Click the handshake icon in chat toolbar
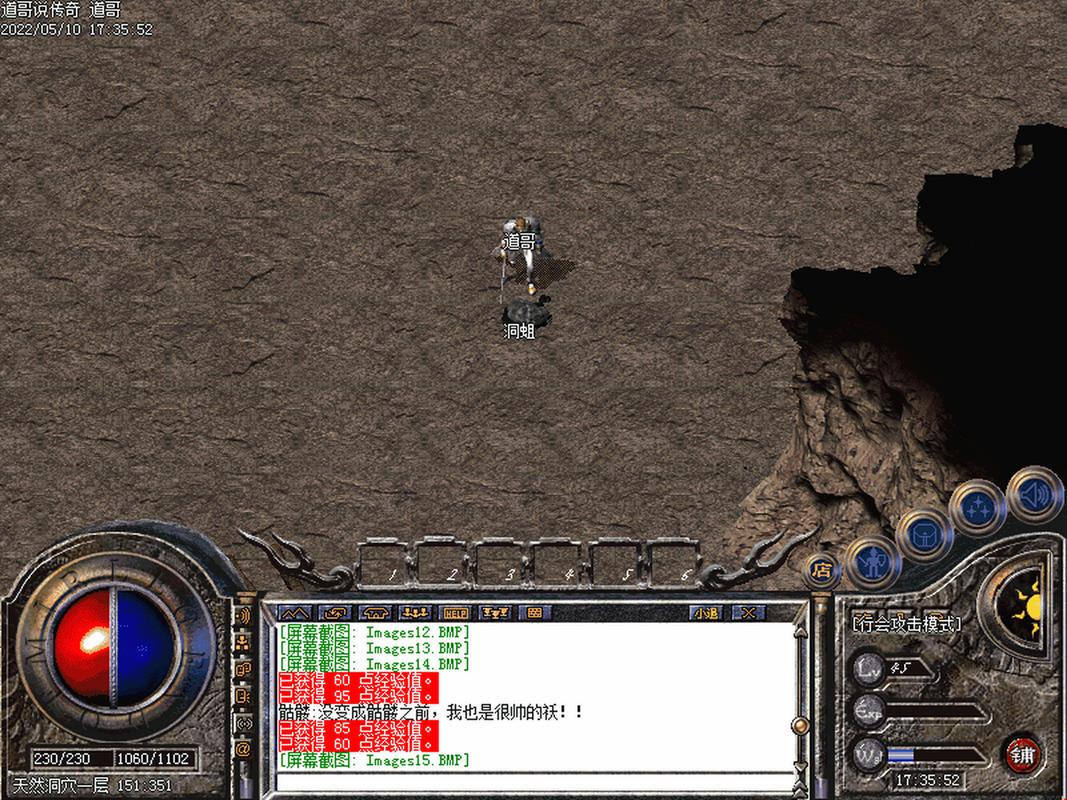Viewport: 1067px width, 800px height. point(334,613)
